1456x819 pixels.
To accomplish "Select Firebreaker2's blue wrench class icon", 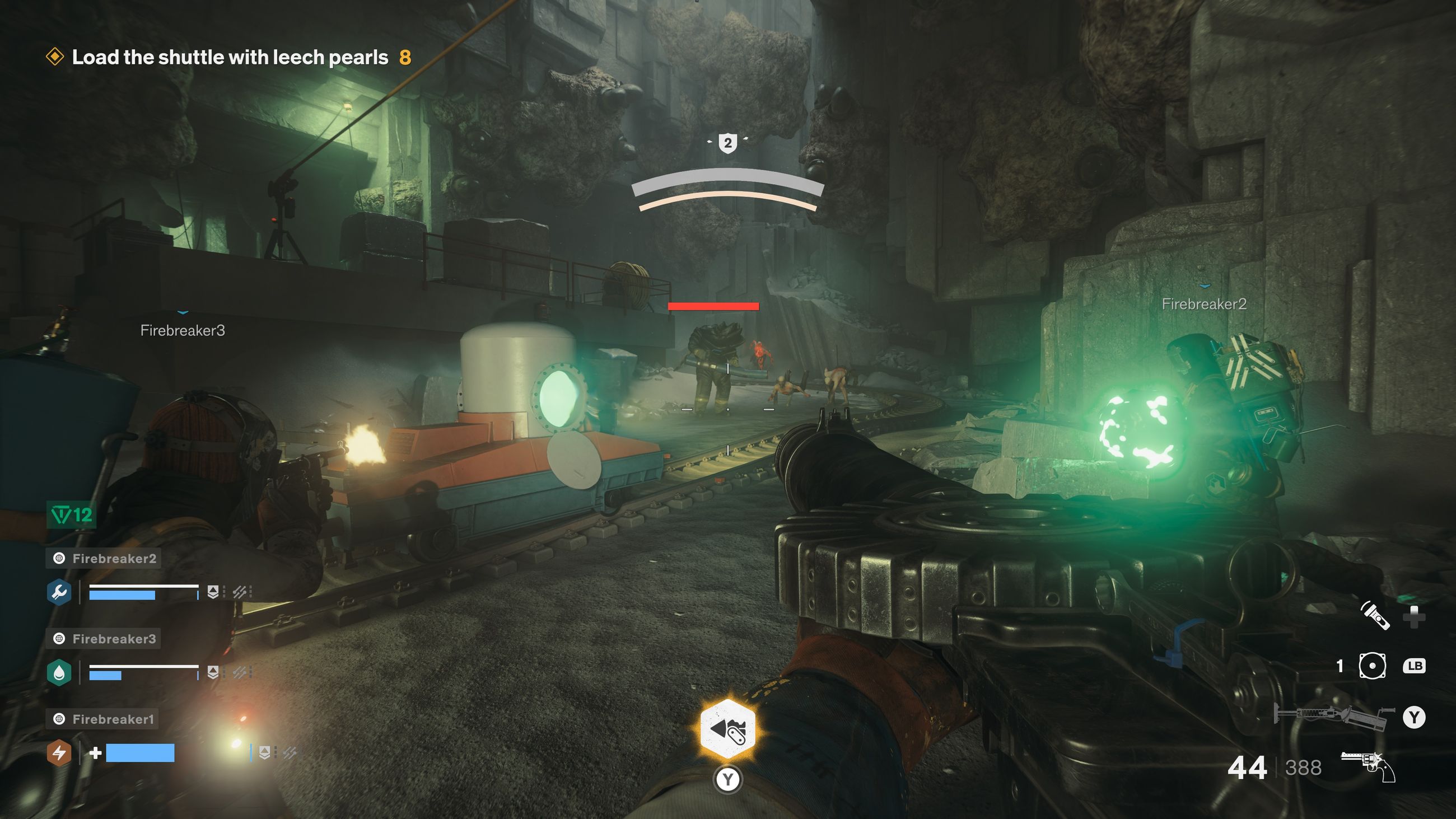I will 60,592.
